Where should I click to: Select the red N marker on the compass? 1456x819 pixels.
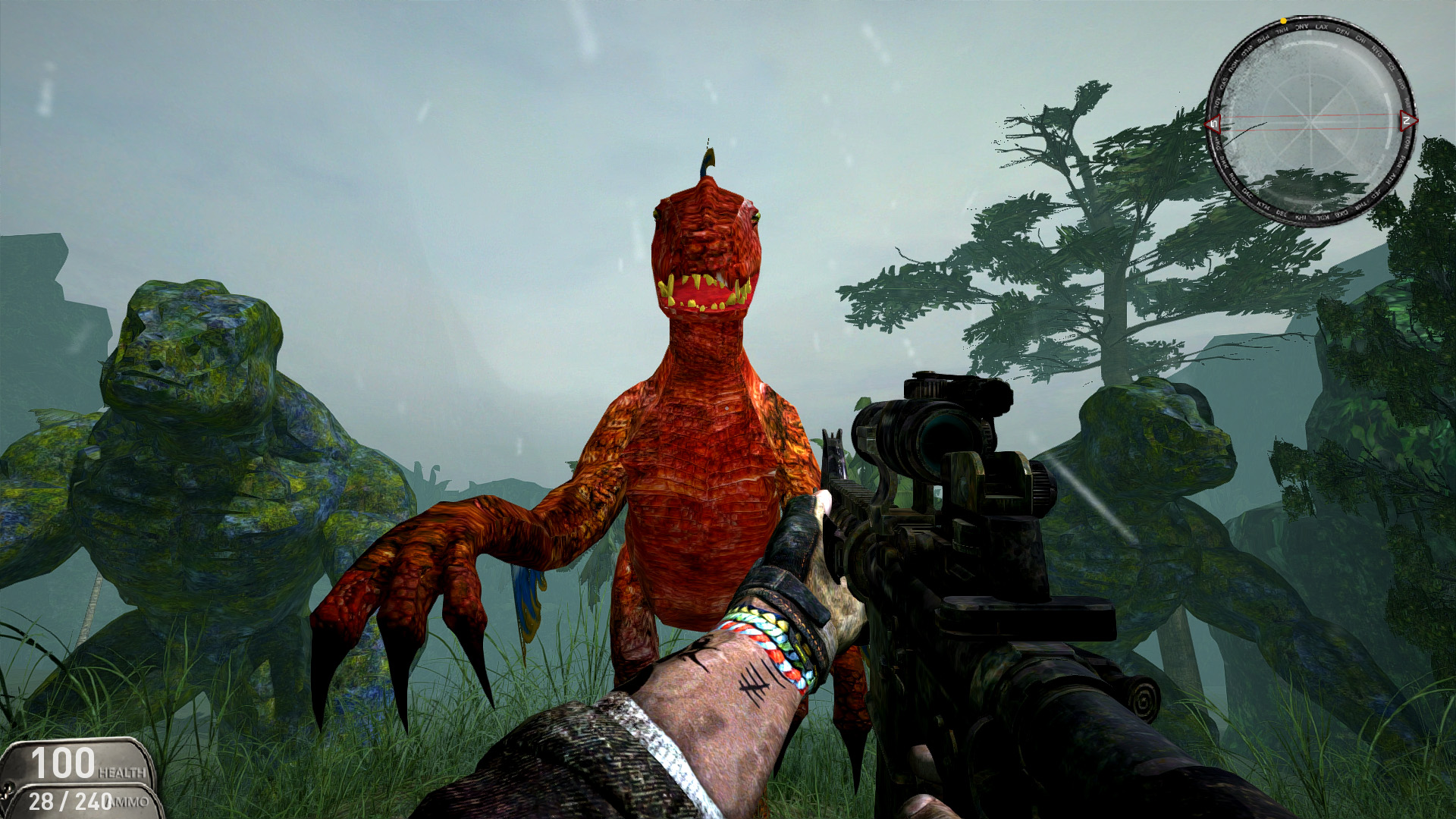coord(1407,120)
